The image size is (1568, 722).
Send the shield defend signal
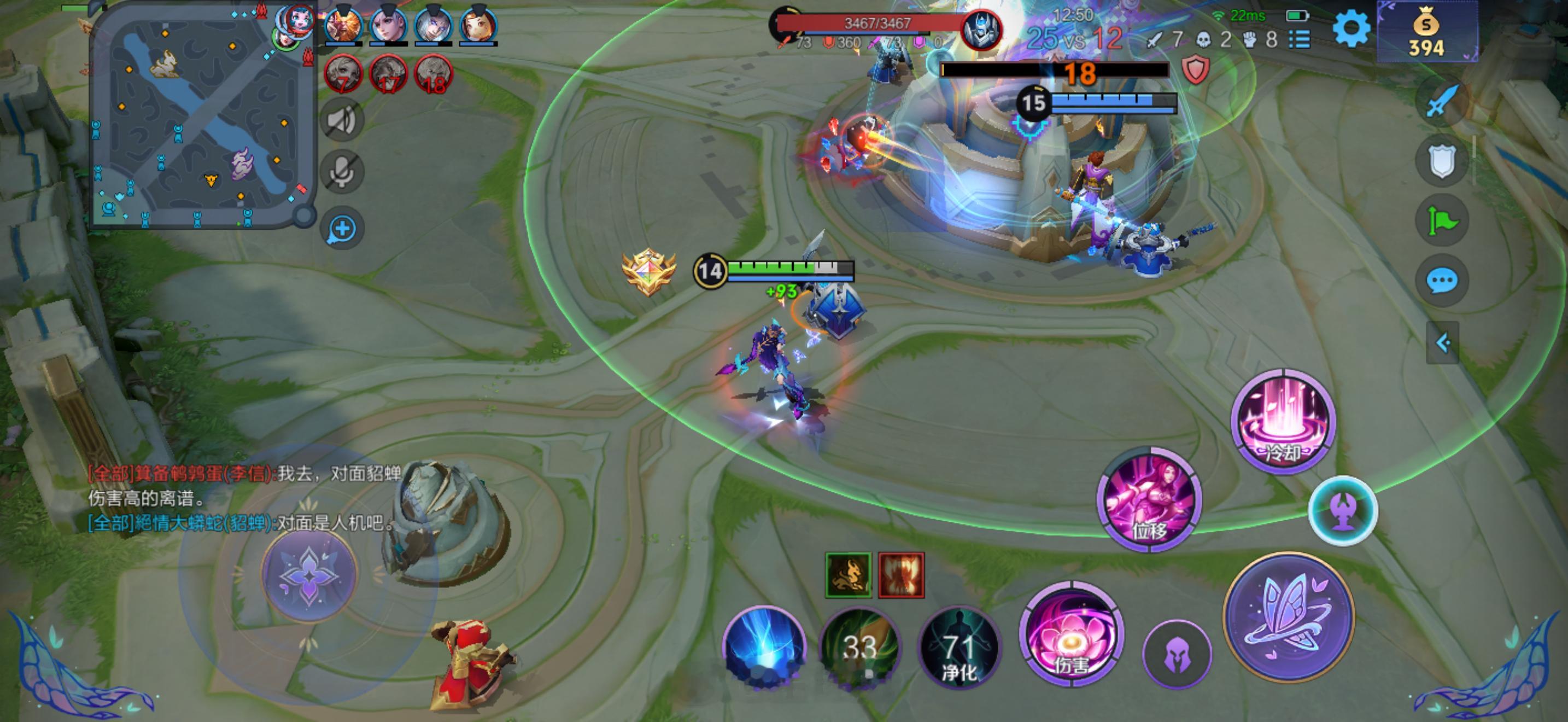coord(1442,161)
